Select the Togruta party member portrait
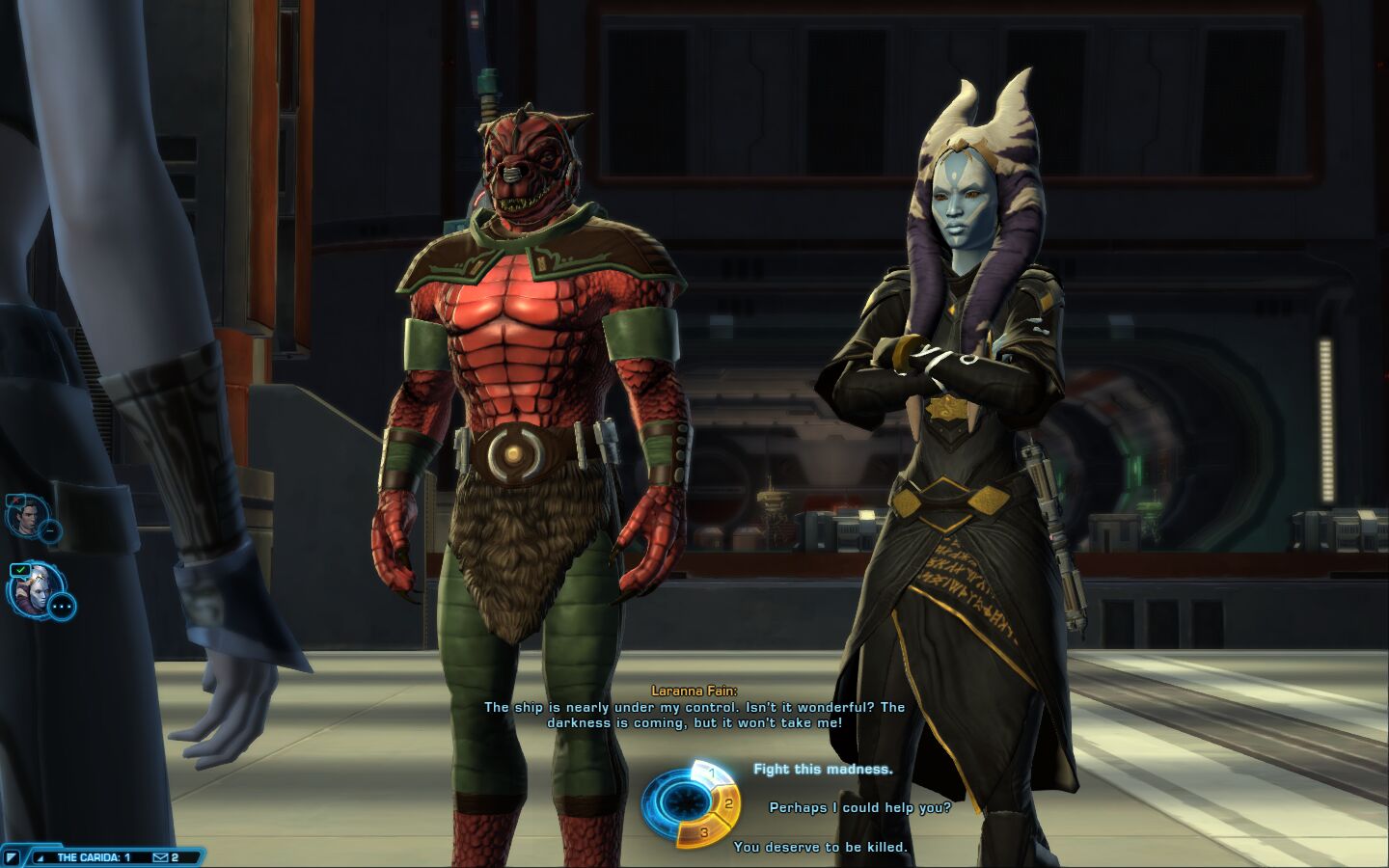 35,588
